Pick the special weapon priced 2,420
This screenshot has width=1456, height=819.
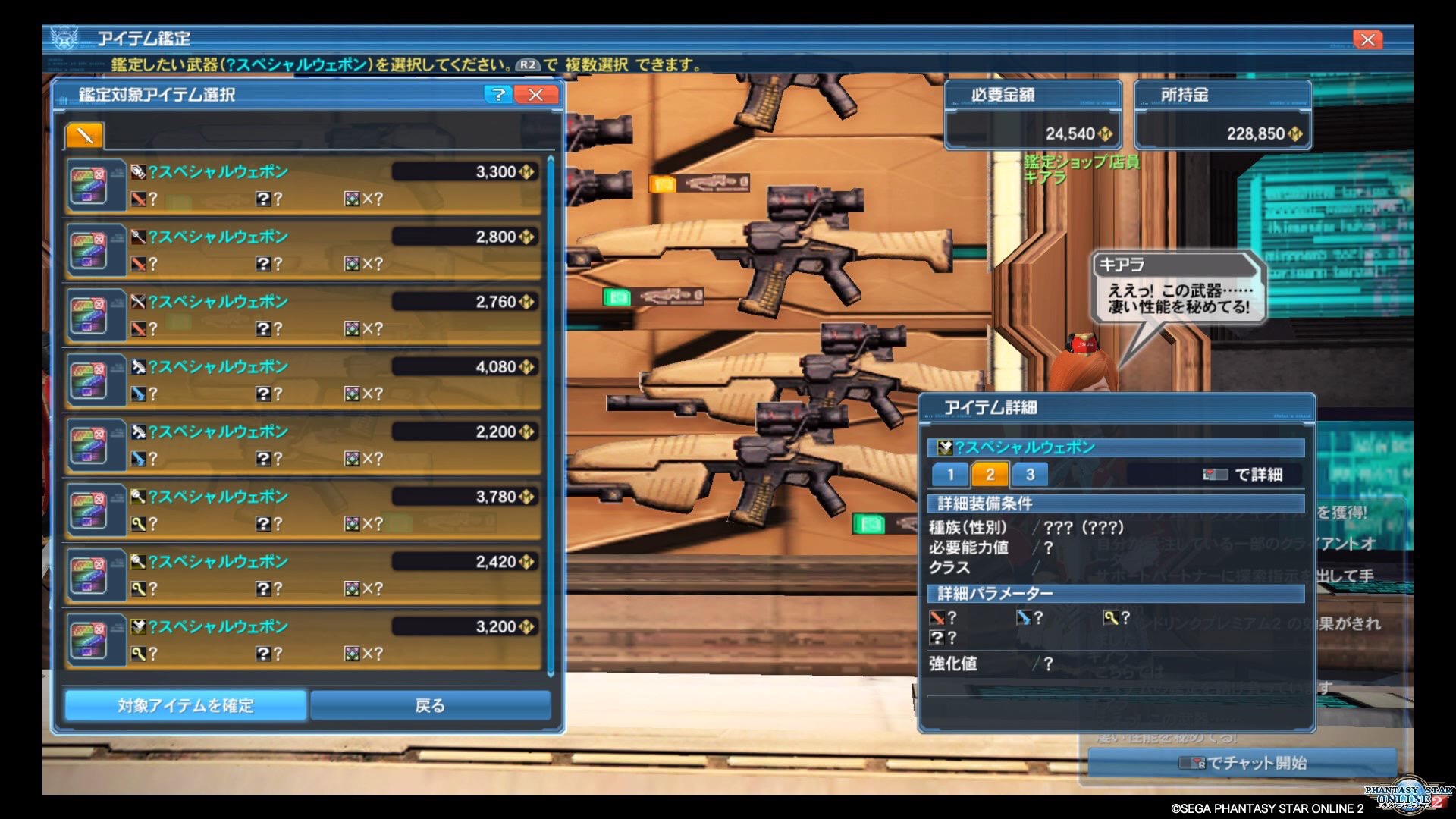303,575
